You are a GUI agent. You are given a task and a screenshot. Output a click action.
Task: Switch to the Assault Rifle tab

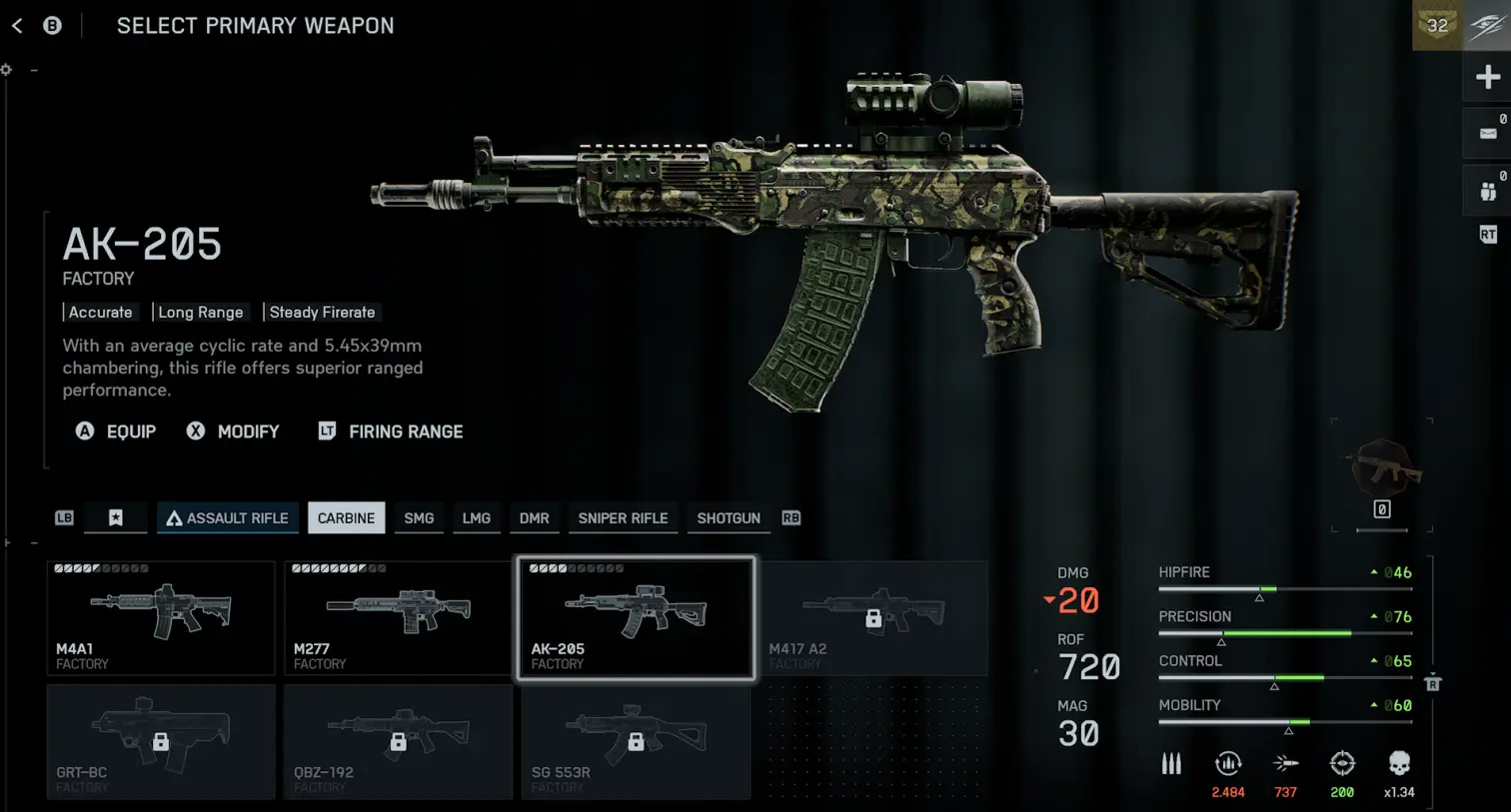[228, 518]
